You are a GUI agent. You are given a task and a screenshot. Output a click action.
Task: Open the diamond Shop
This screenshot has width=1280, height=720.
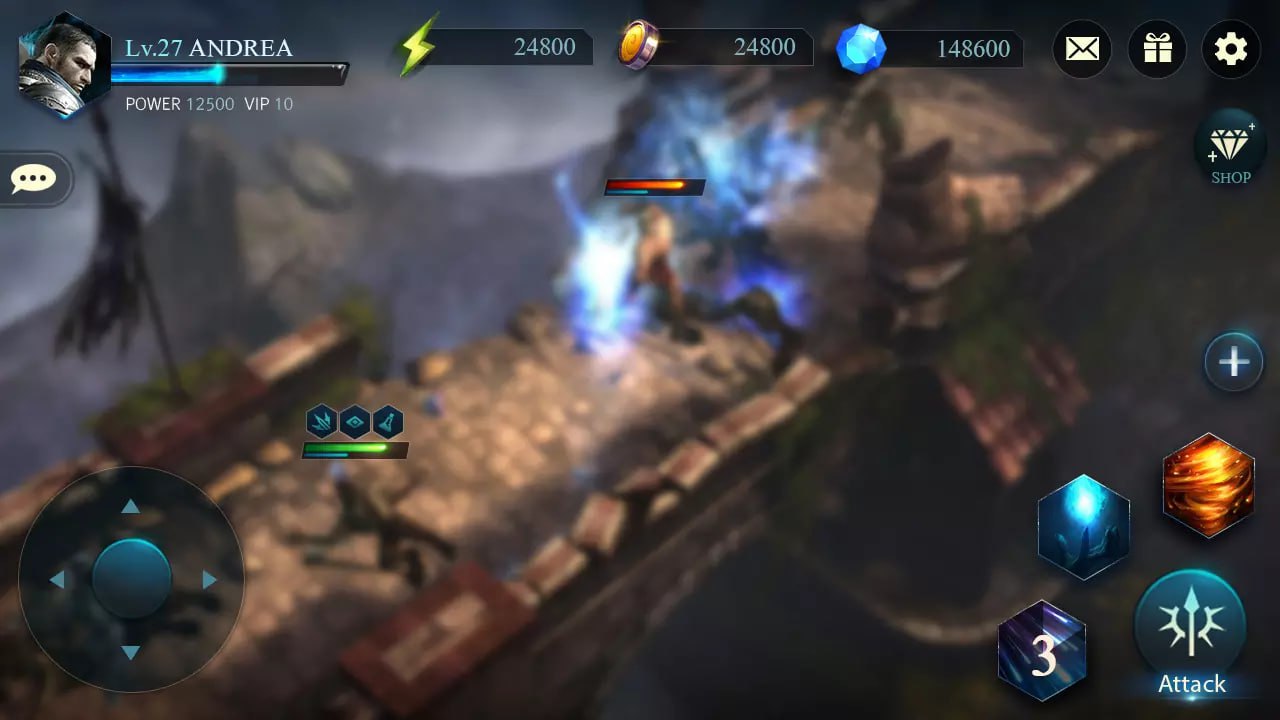pyautogui.click(x=1229, y=148)
